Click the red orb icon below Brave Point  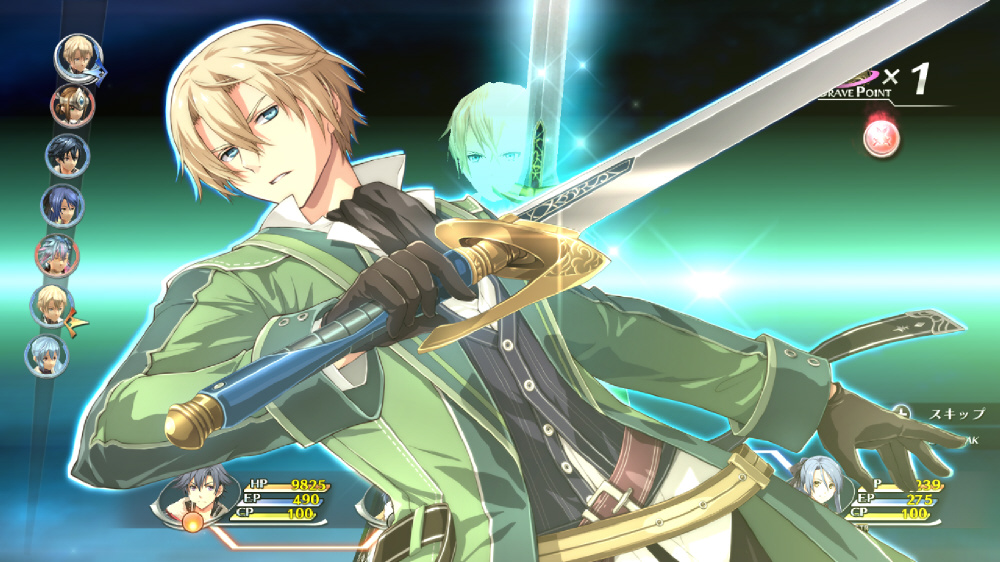click(880, 138)
